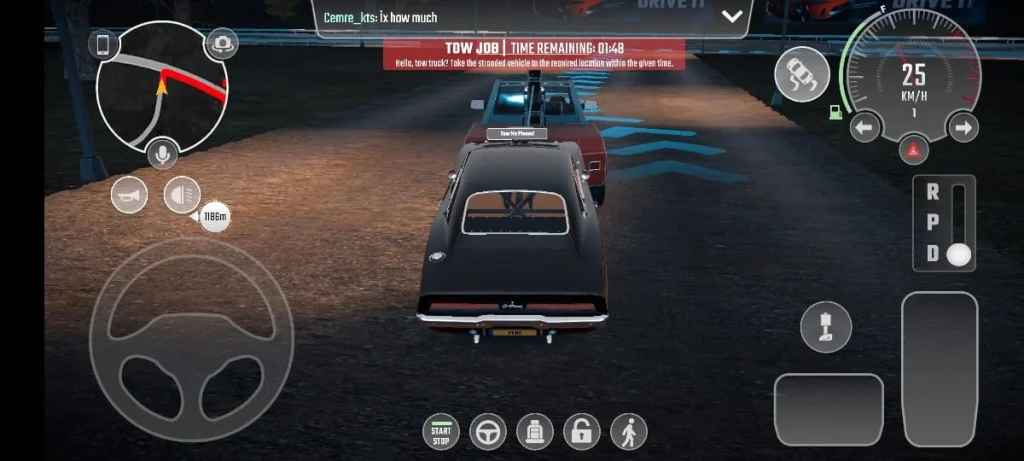Tap the START STOP engine button
The image size is (1024, 461).
click(441, 432)
